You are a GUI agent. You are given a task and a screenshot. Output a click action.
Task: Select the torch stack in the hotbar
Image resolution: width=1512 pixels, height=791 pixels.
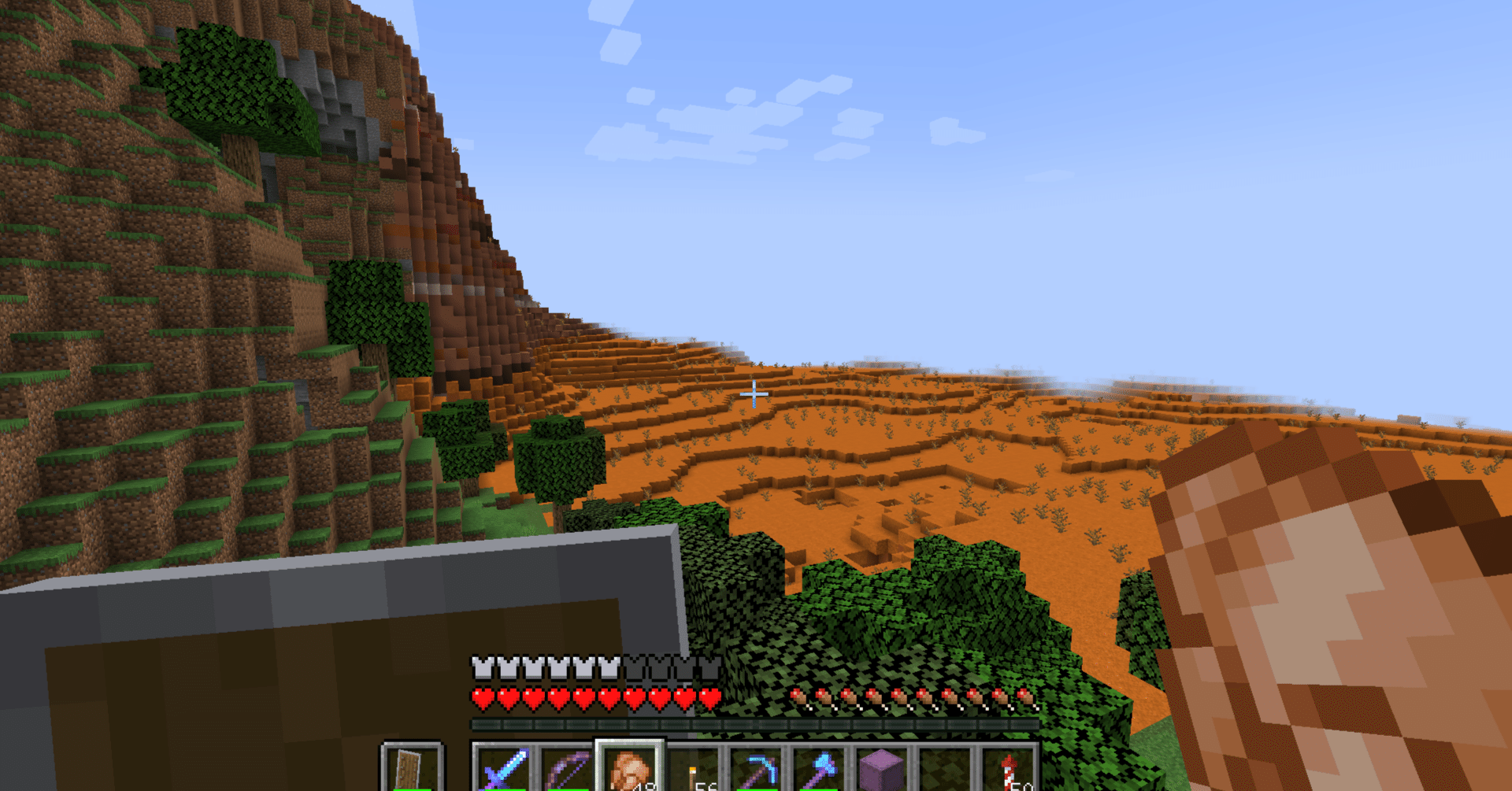pos(693,770)
